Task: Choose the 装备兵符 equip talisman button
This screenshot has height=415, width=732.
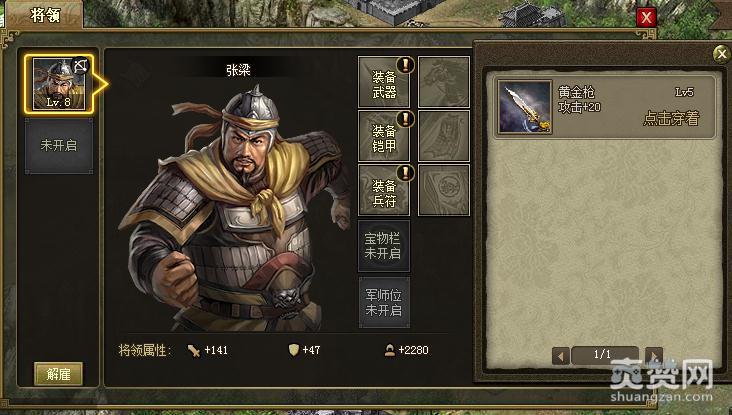Action: (385, 191)
